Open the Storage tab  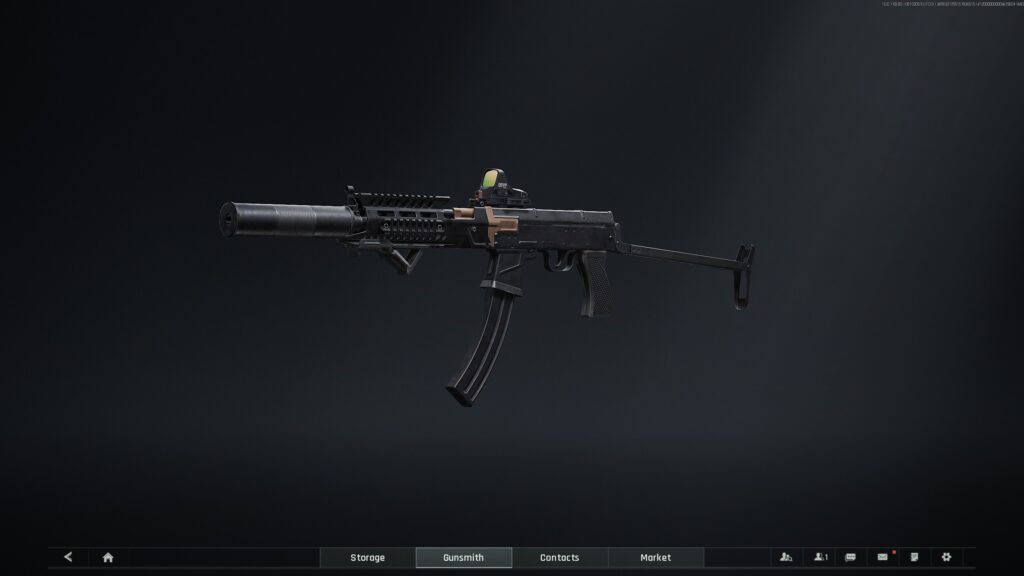[367, 557]
